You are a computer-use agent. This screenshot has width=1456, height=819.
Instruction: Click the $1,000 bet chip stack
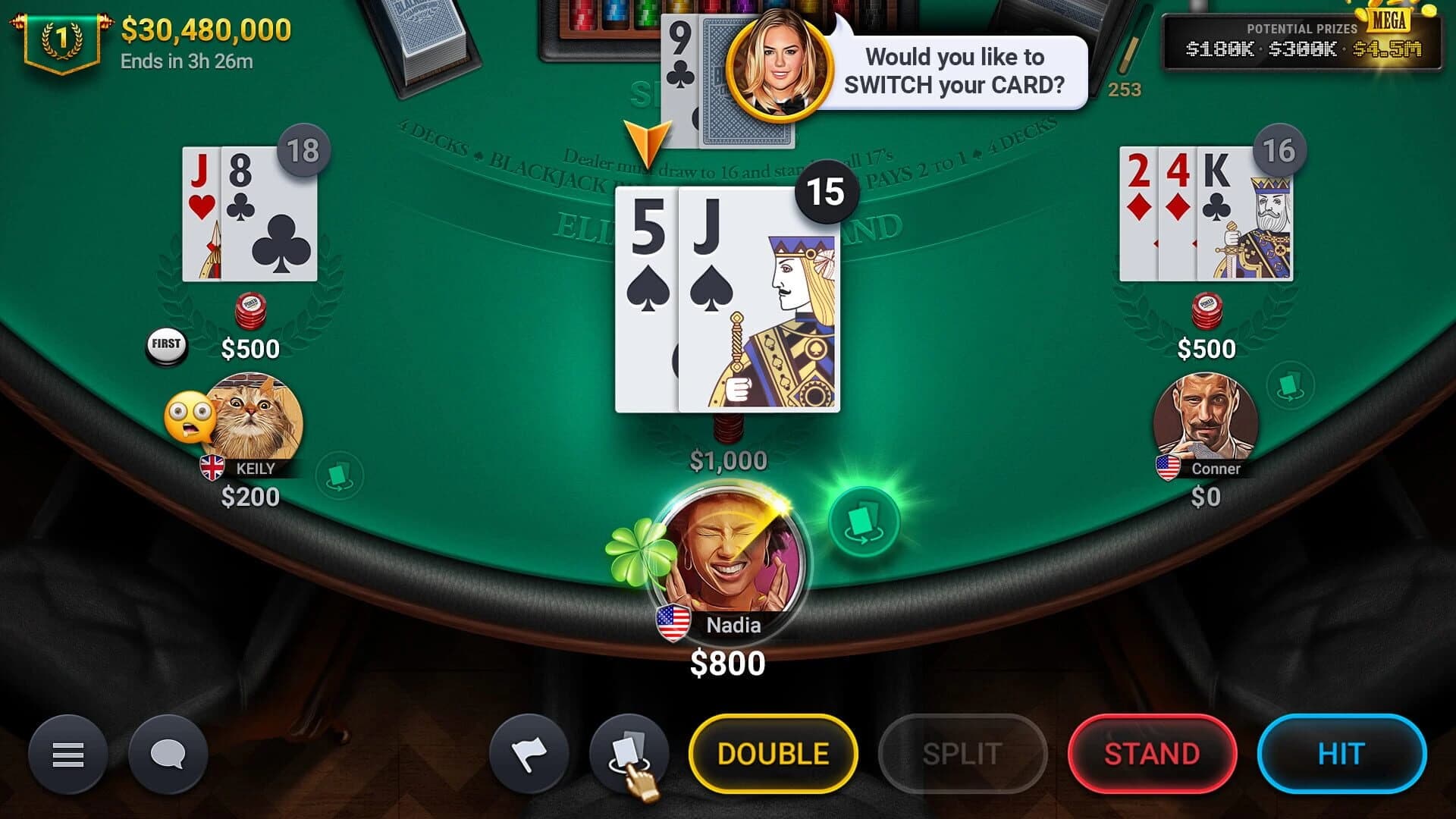tap(728, 428)
